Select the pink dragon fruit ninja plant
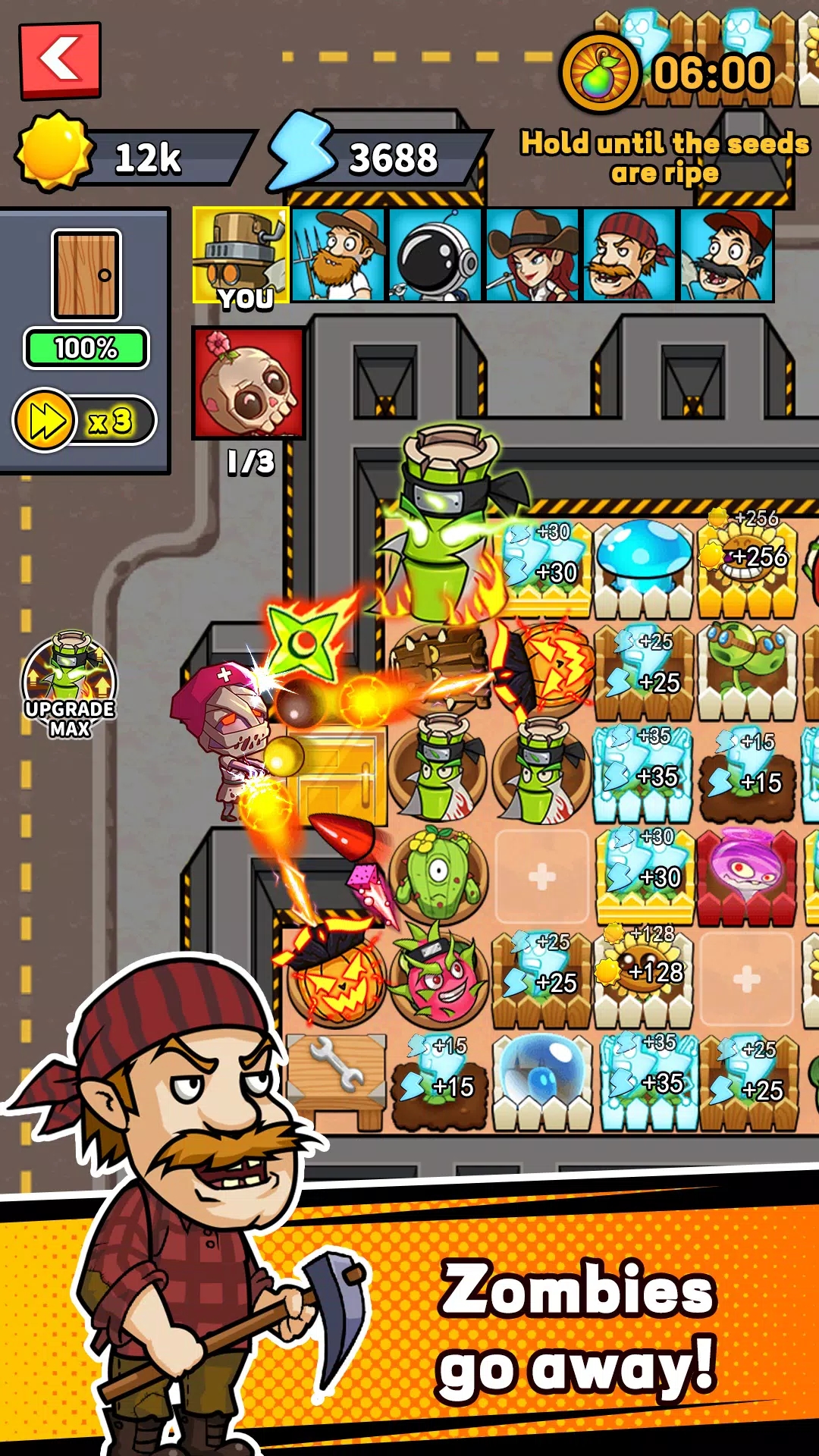This screenshot has height=1456, width=819. (x=438, y=978)
